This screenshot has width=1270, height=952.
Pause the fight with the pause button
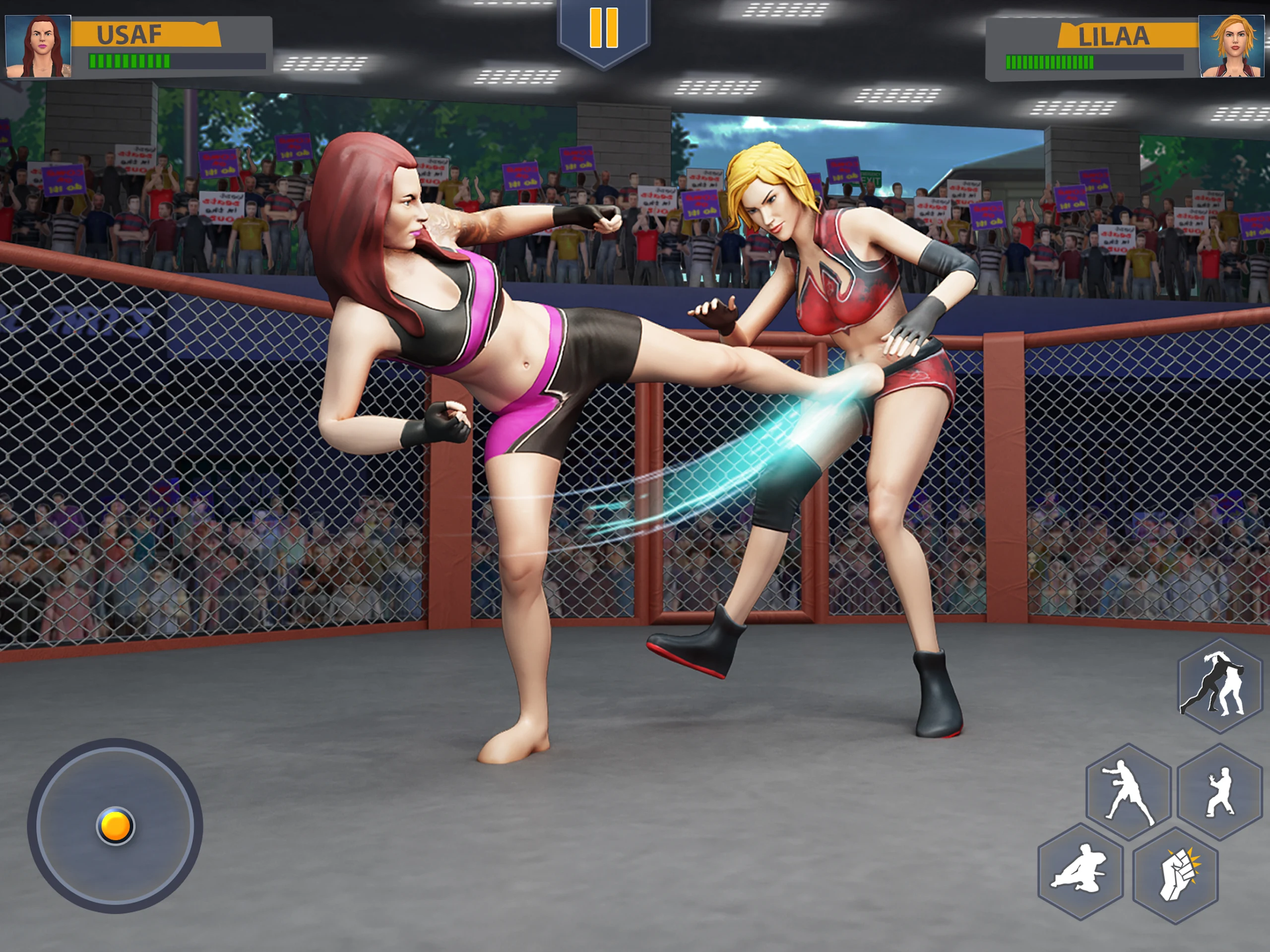pos(603,29)
